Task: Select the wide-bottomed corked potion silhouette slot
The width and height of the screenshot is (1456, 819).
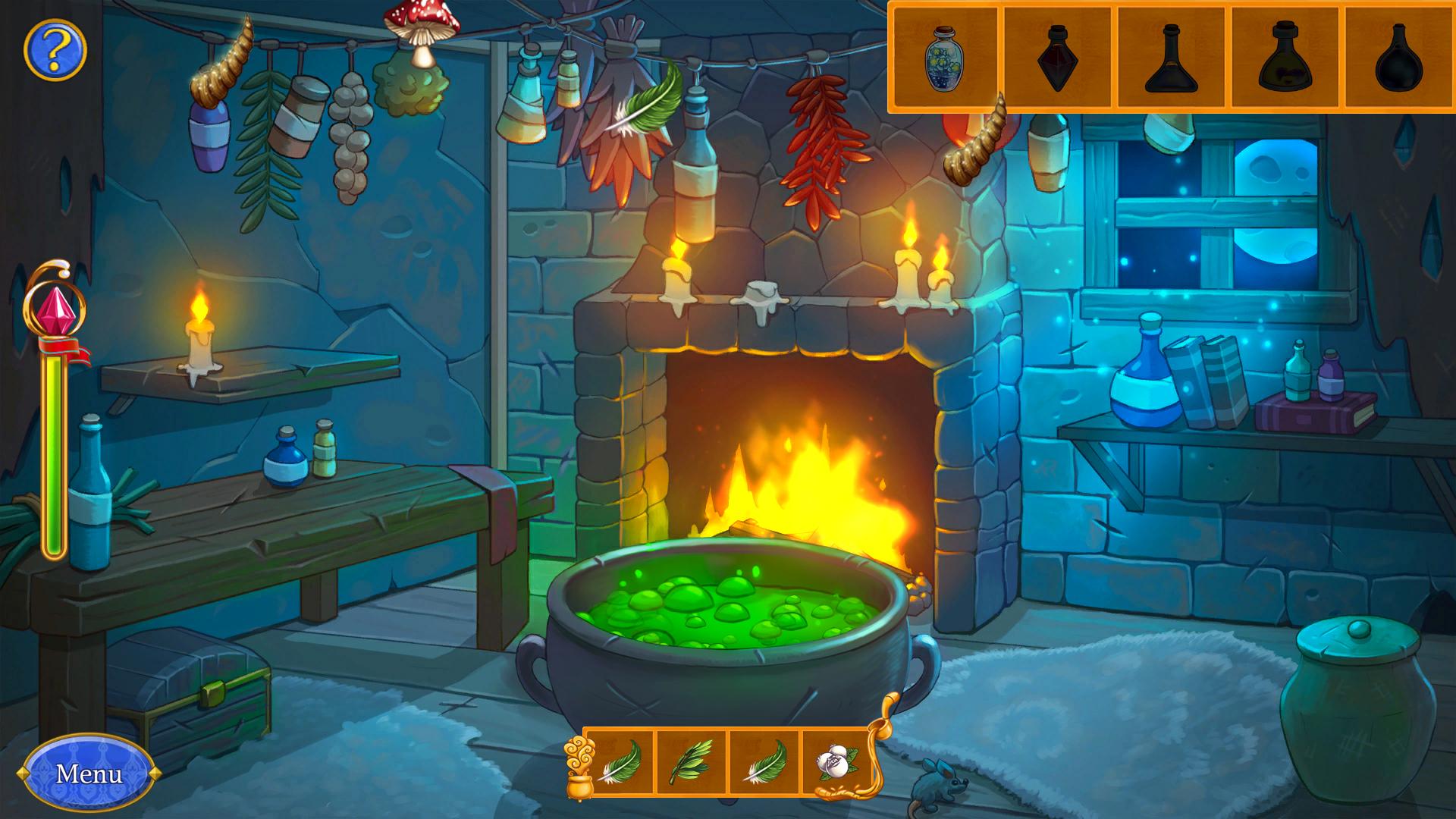Action: (x=1285, y=58)
